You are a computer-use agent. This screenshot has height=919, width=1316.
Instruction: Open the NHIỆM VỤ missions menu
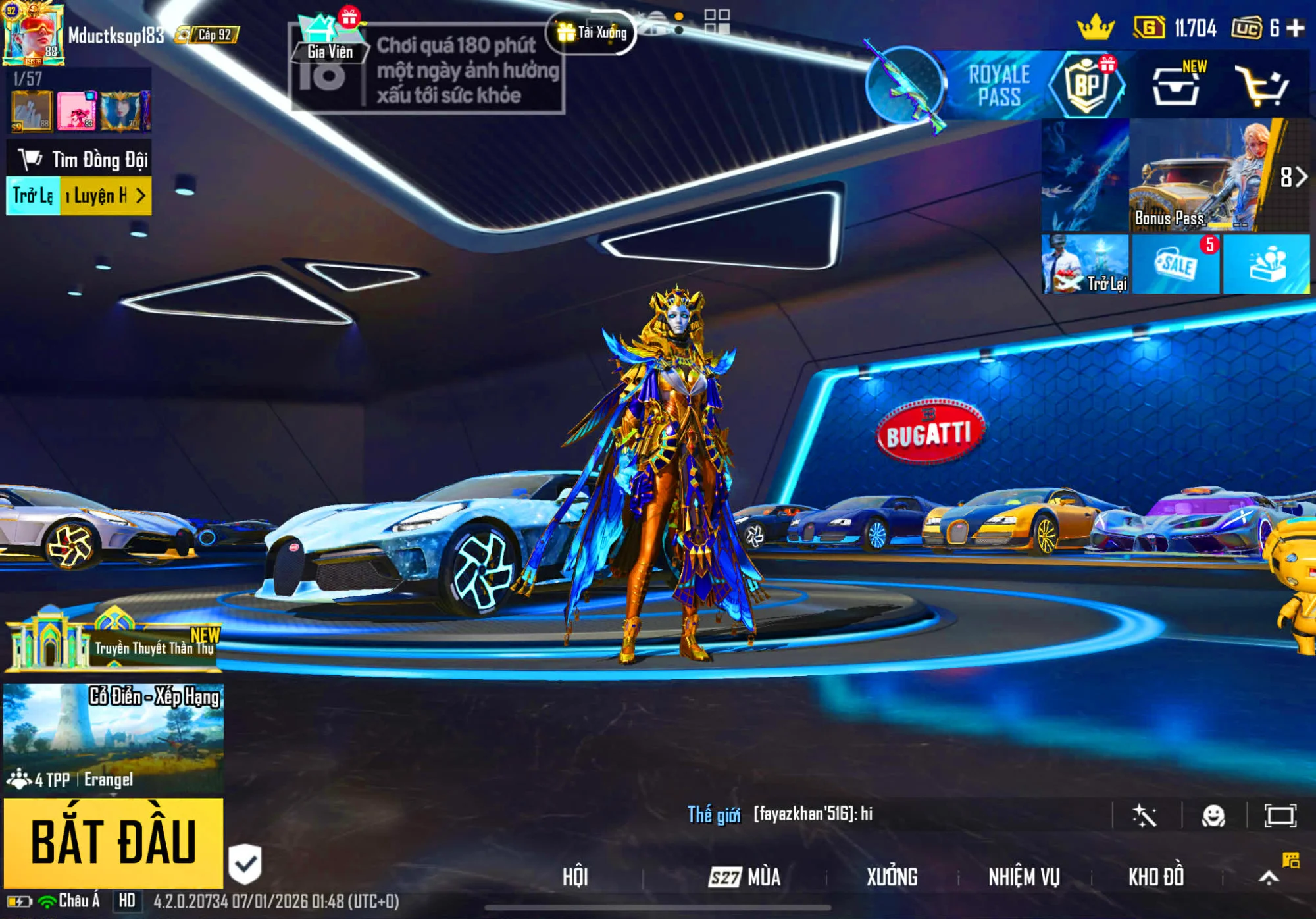pos(1024,877)
